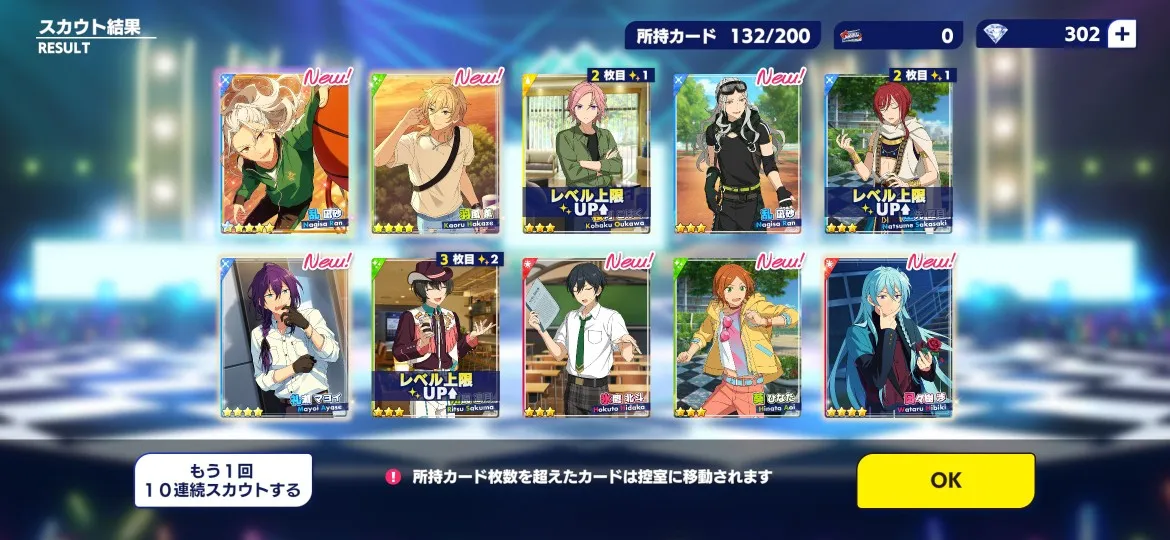Viewport: 1170px width, 540px height.
Task: Show the Hokuto Hidaka card
Action: tap(586, 337)
